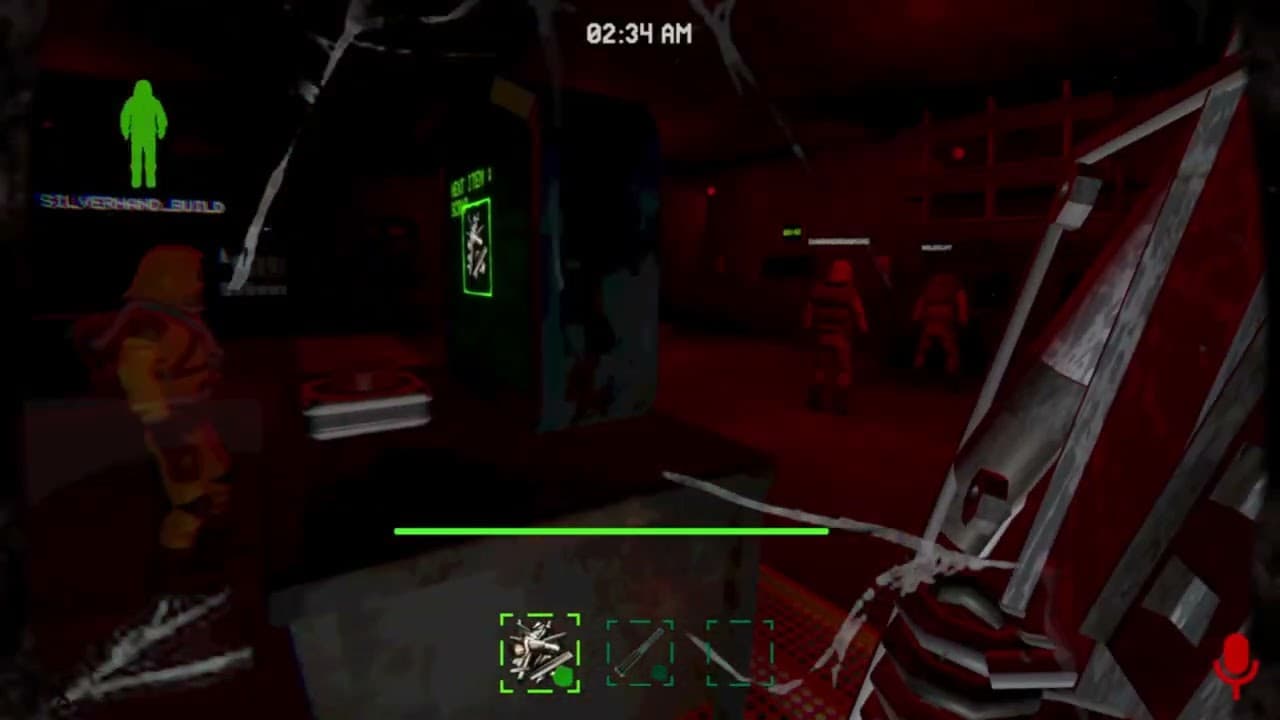Select the shovel in the second hotbar slot
The height and width of the screenshot is (720, 1280).
point(640,652)
